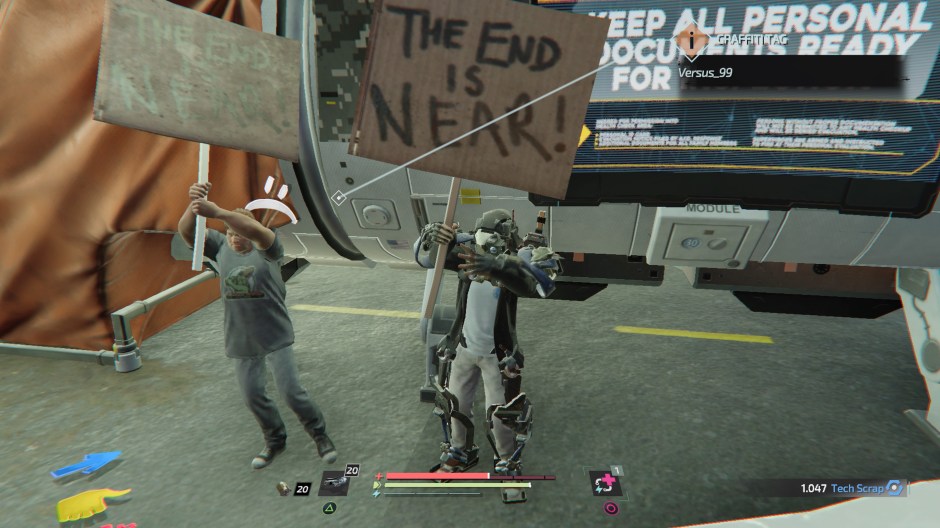
Task: Choose the small consumable item icon beside the drone slot
Action: 286,488
